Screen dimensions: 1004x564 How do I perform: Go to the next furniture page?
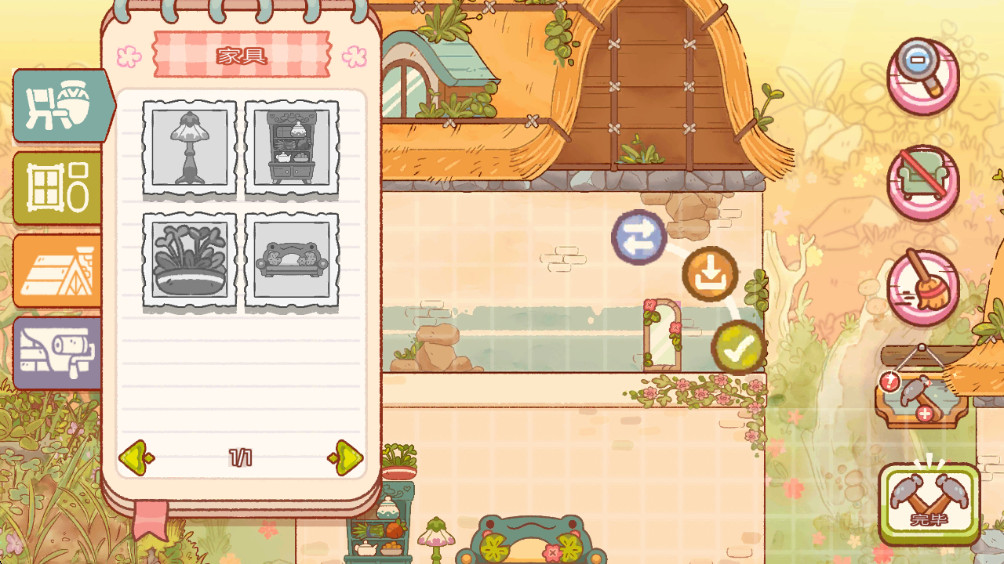346,457
